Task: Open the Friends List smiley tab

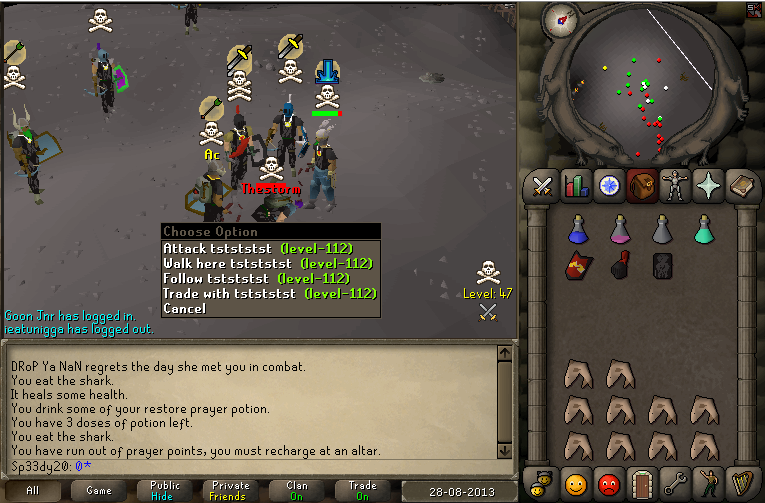Action: [x=576, y=483]
